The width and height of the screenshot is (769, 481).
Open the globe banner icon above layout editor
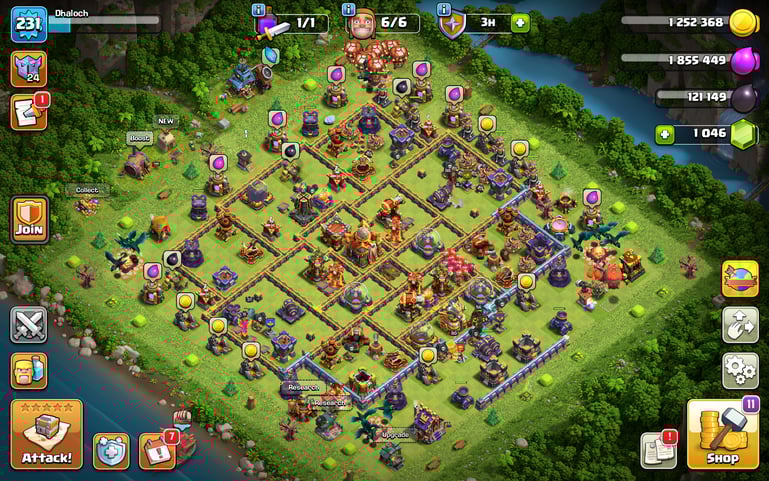pos(740,279)
